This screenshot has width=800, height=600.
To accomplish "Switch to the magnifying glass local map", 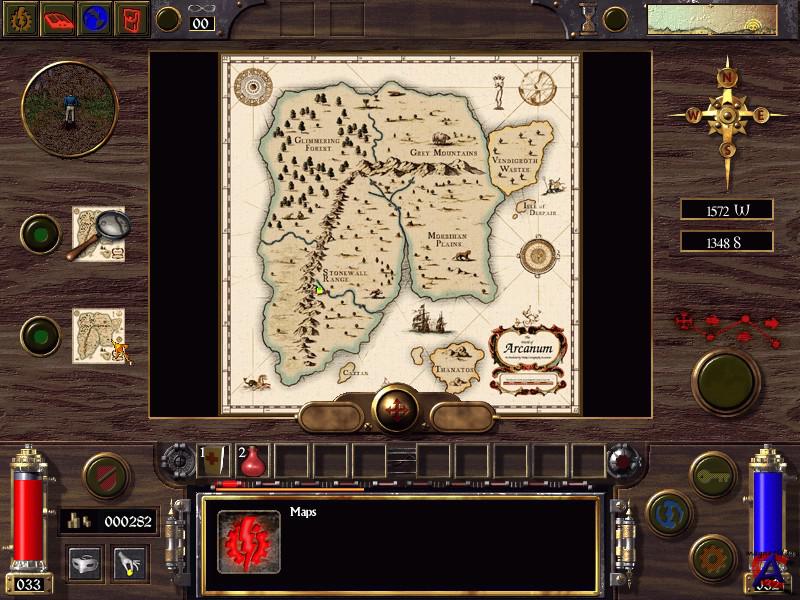I will tap(98, 234).
